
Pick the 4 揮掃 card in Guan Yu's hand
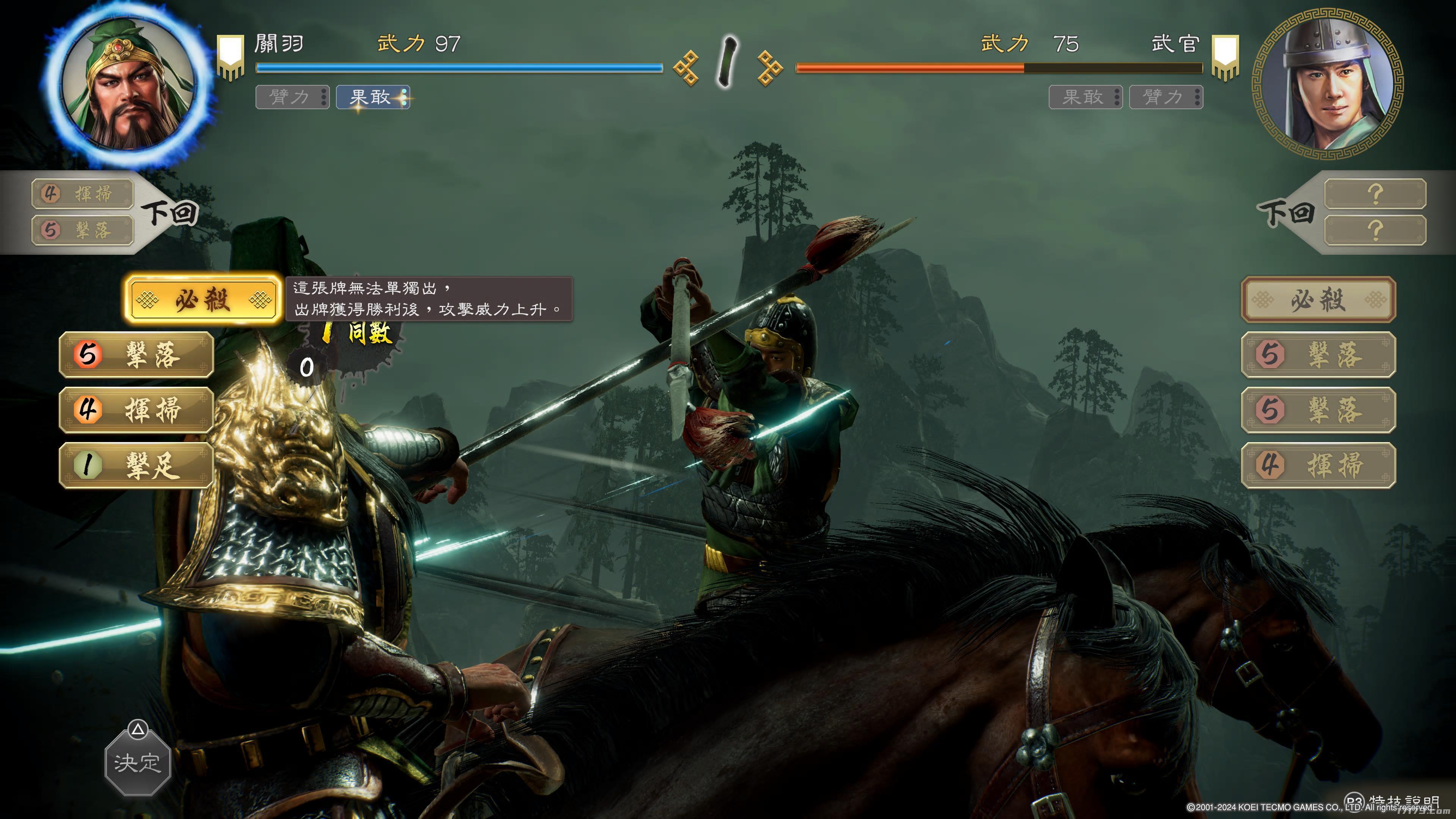(x=136, y=410)
